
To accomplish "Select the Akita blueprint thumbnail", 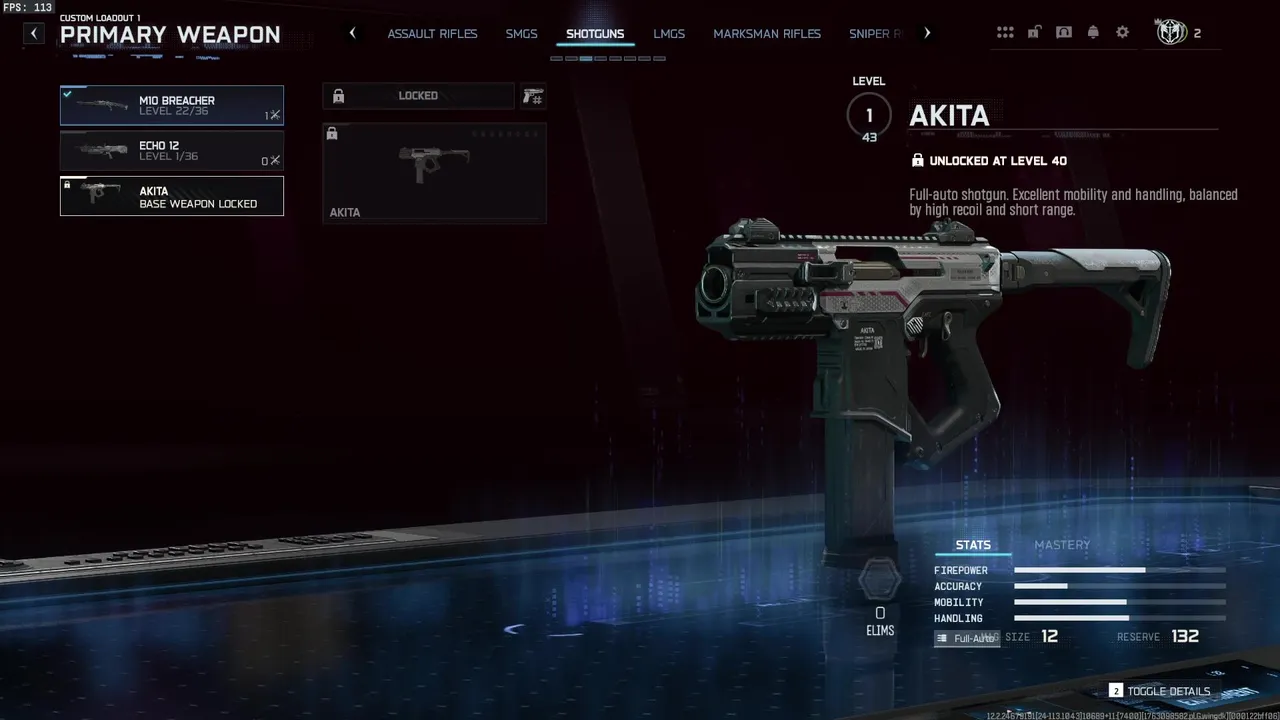I will click(x=434, y=172).
